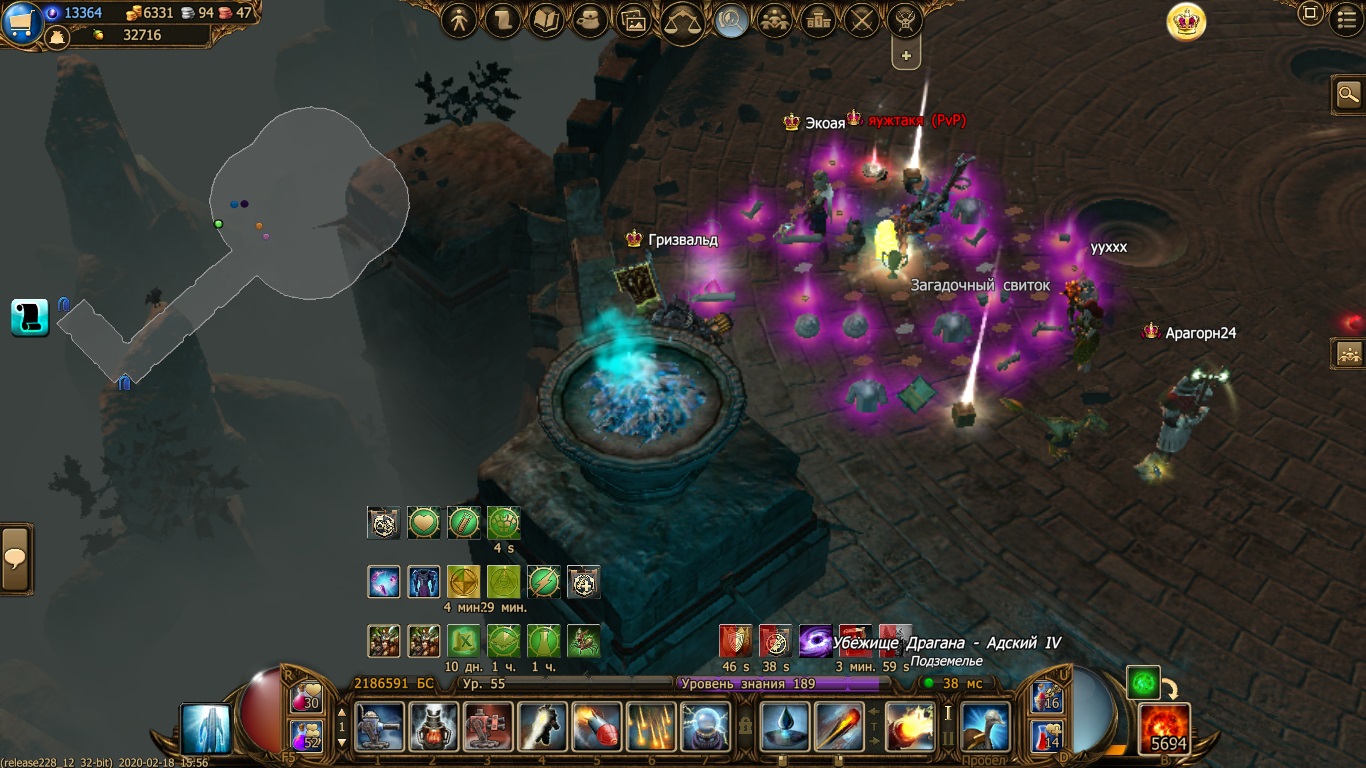Use the fiery sun essence slot
The width and height of the screenshot is (1366, 768).
pos(1165,727)
